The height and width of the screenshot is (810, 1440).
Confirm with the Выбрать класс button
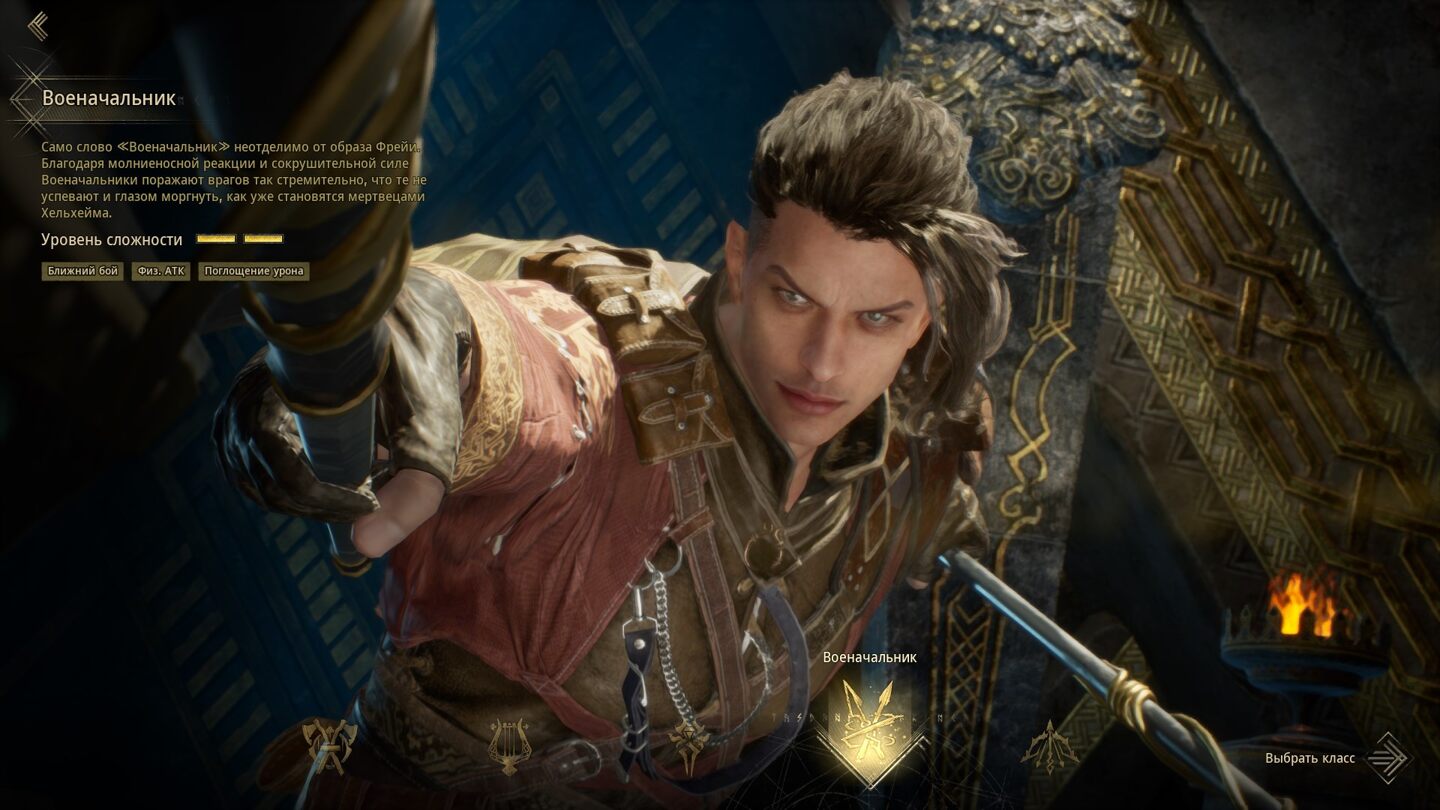click(1335, 758)
